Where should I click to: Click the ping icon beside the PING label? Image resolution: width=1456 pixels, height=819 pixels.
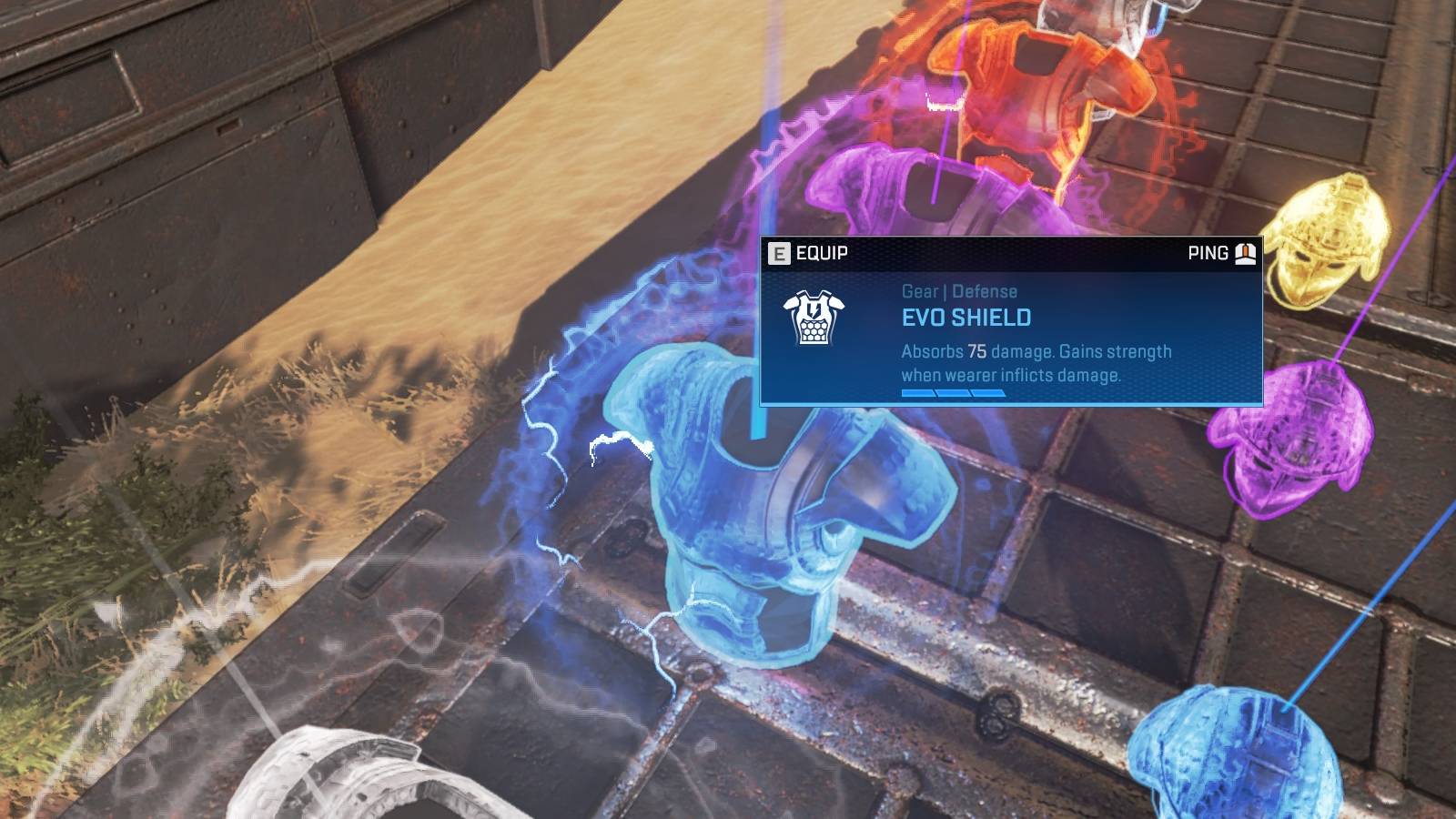click(x=1244, y=254)
